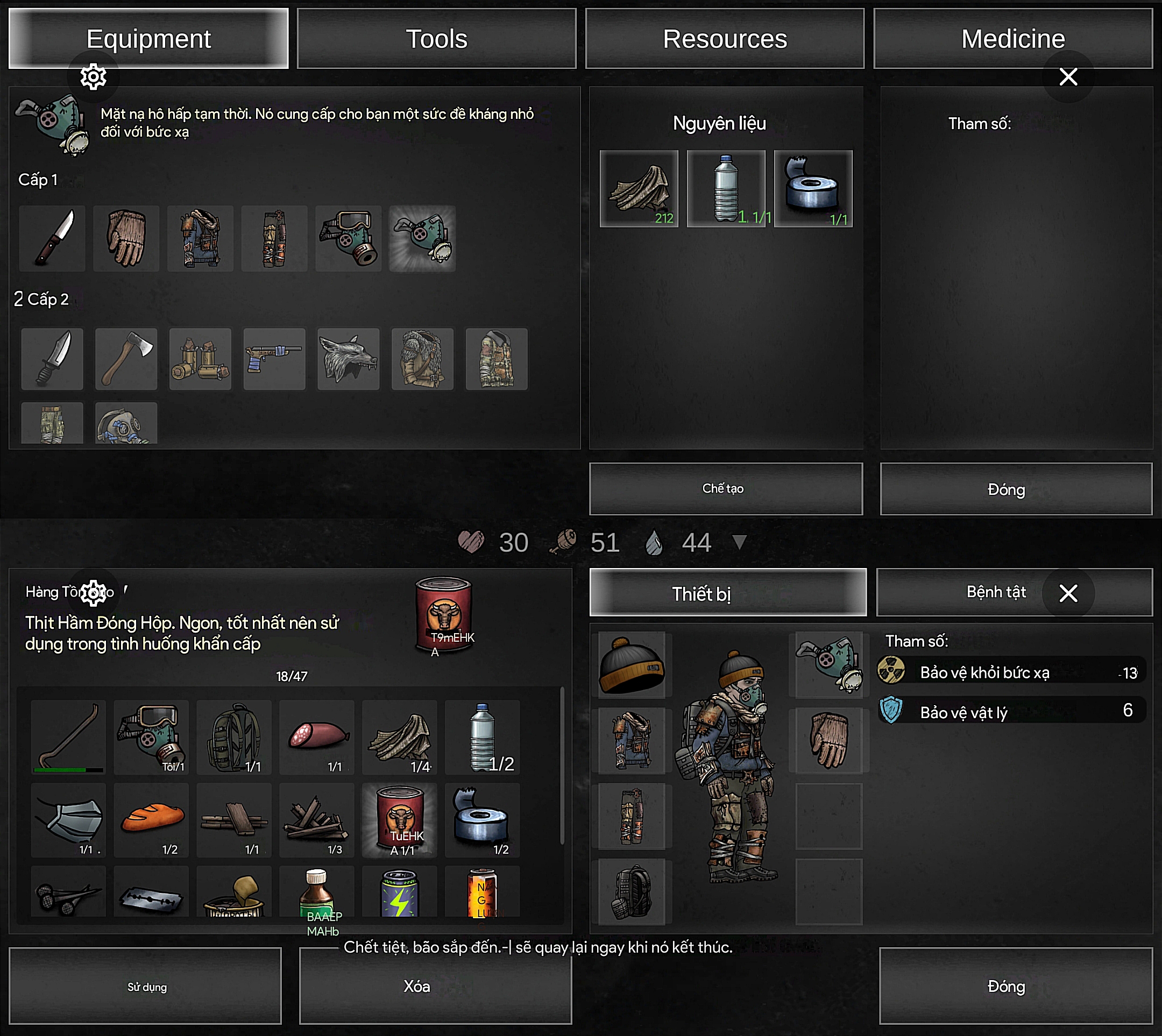
Task: Select the equipped gloves slot
Action: [828, 740]
